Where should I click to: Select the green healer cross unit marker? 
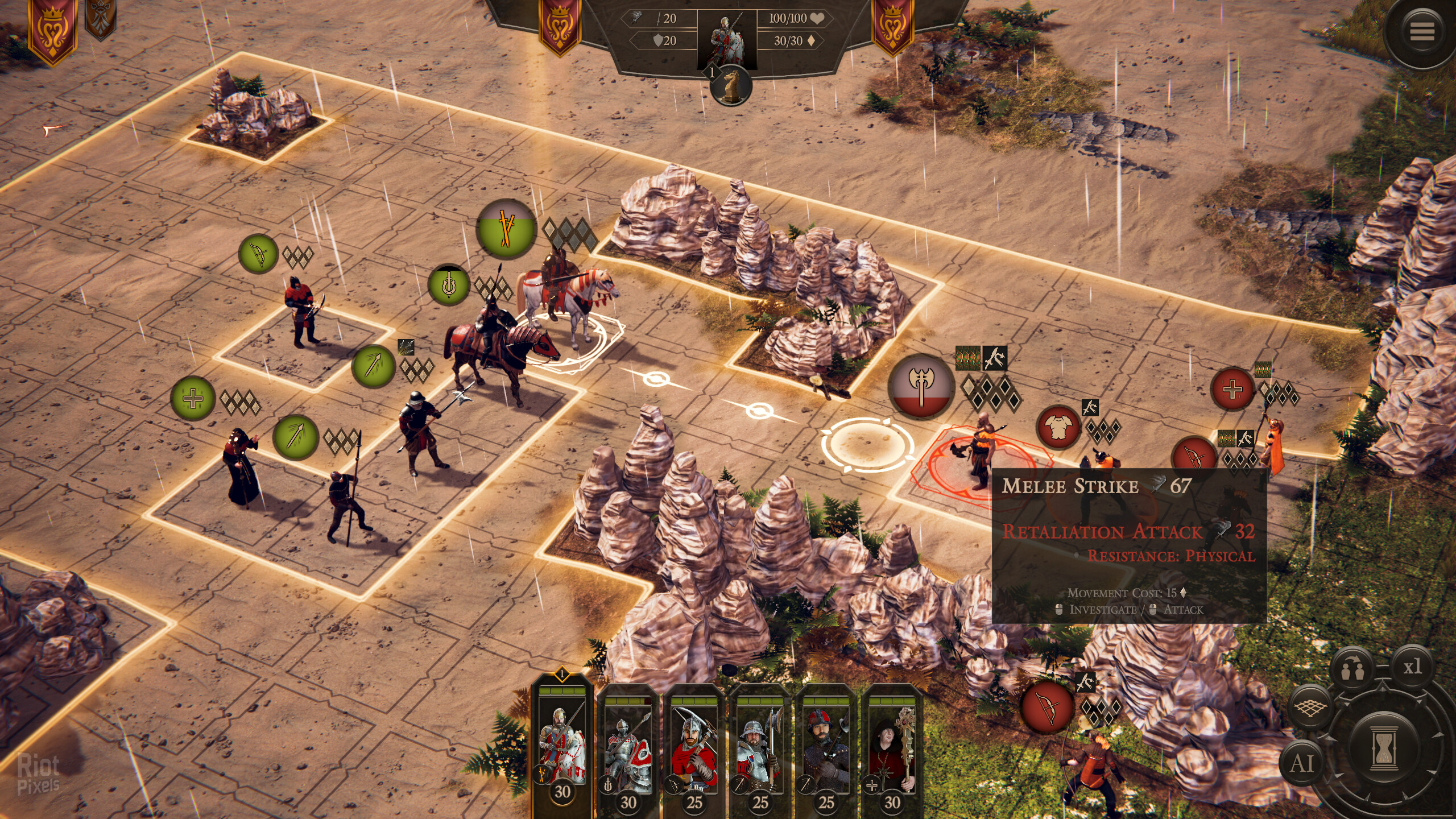pos(193,398)
